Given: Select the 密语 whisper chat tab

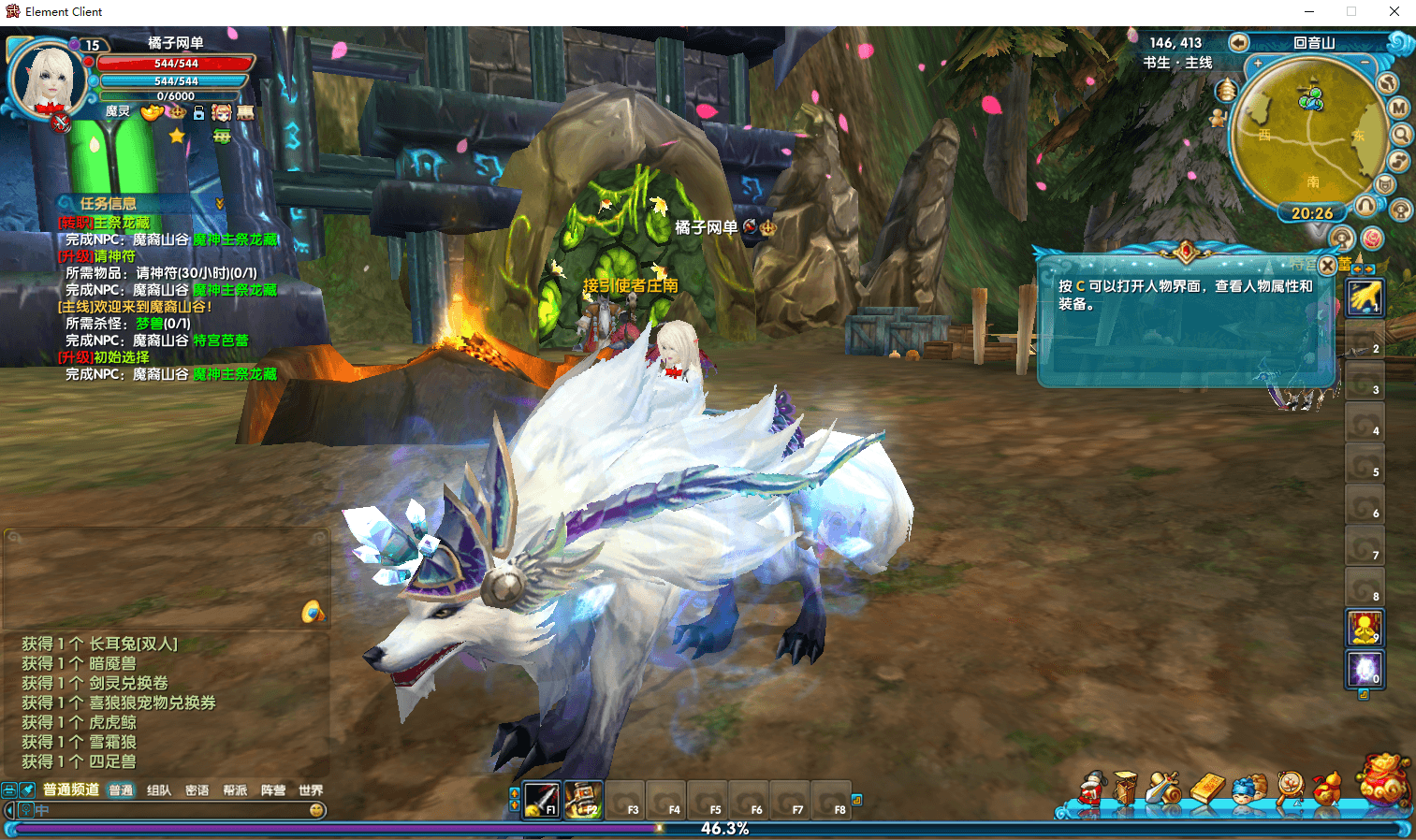Looking at the screenshot, I should 197,790.
